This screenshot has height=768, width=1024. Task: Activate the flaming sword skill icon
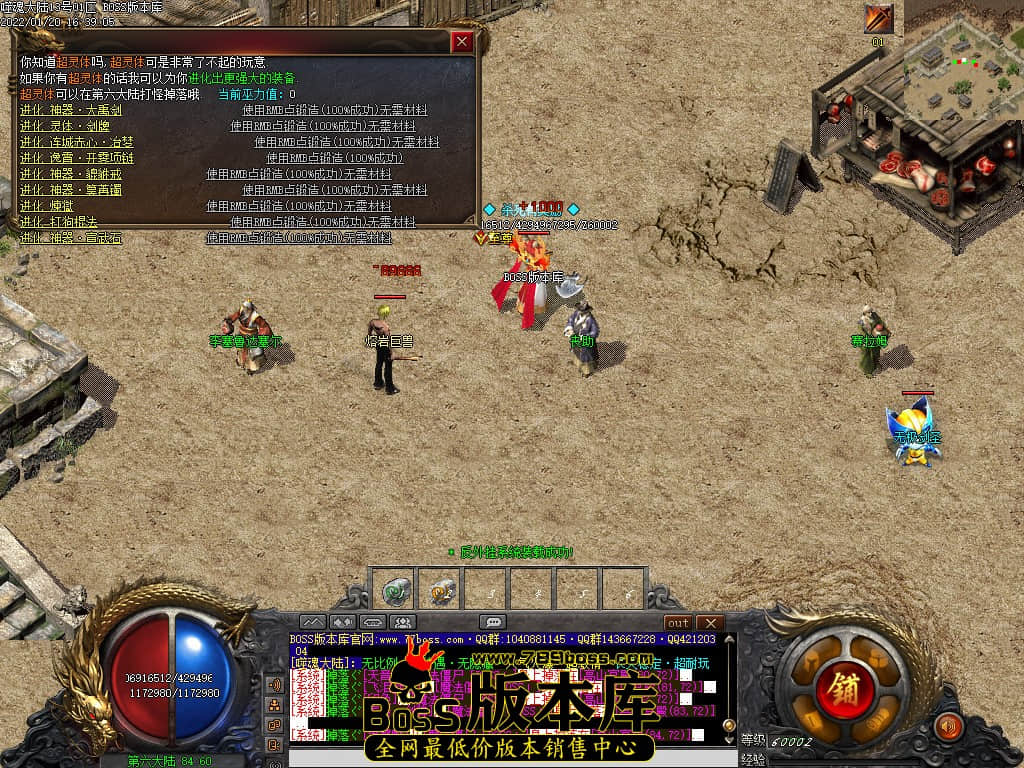click(x=878, y=19)
